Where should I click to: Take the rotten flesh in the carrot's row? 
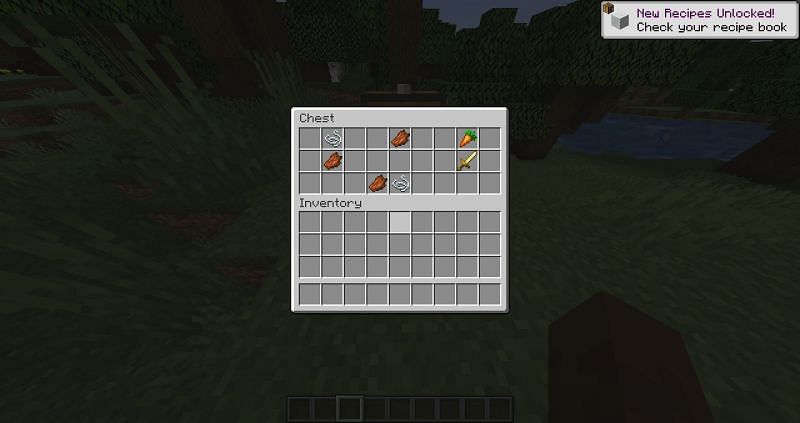point(400,138)
